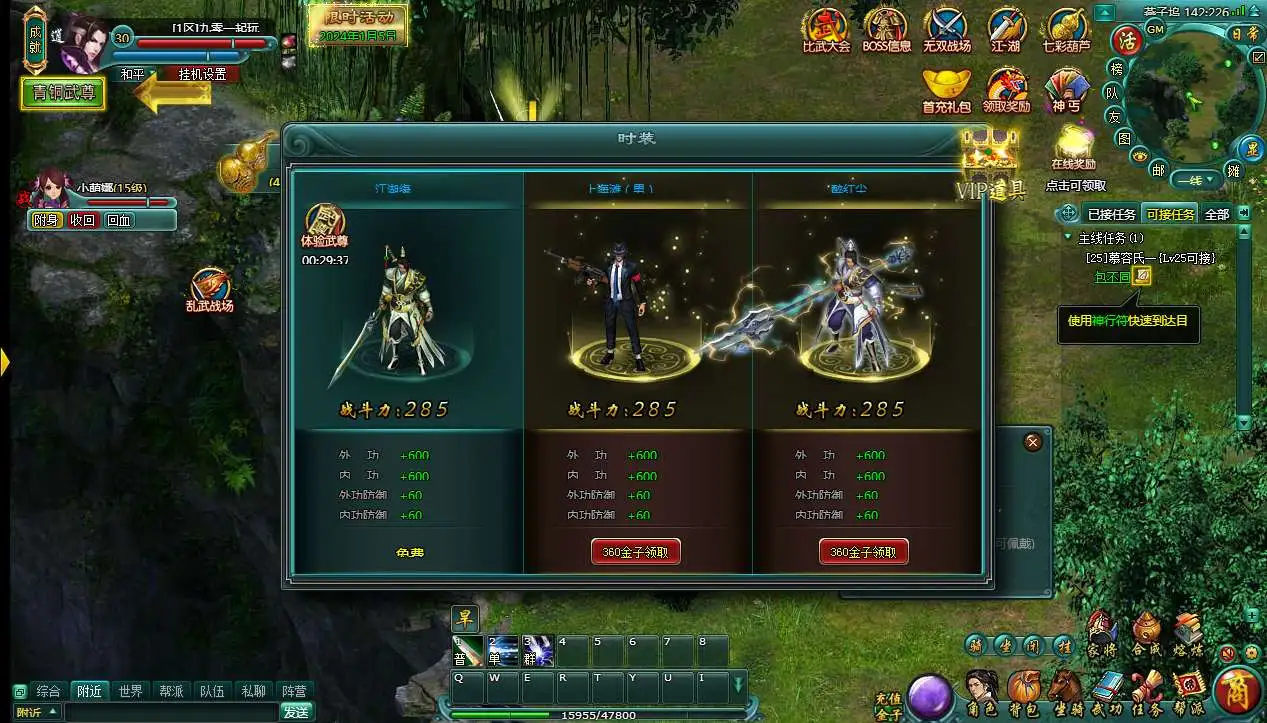Image resolution: width=1267 pixels, height=723 pixels.
Task: Open the 一线 channel line dropdown
Action: [x=1195, y=180]
